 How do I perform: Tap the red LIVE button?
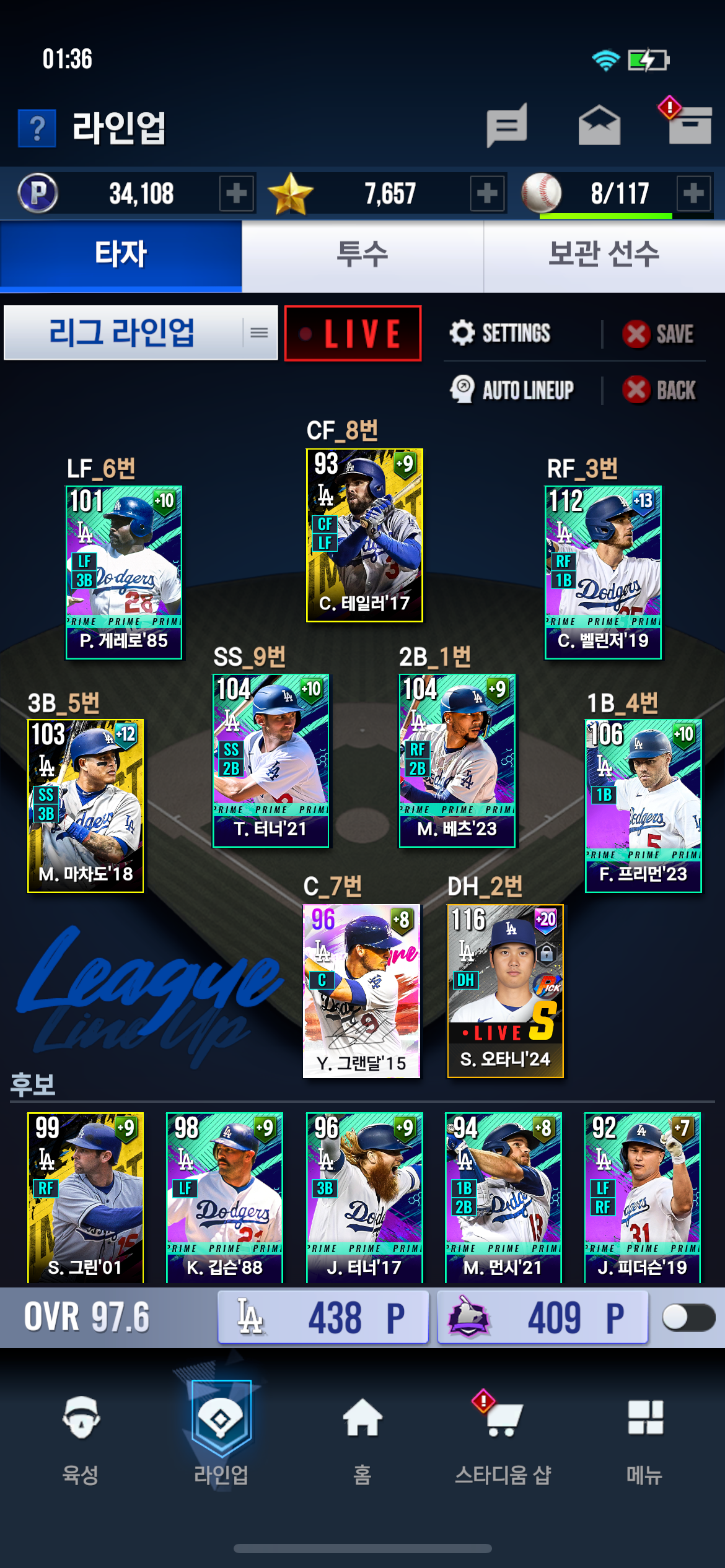click(353, 333)
